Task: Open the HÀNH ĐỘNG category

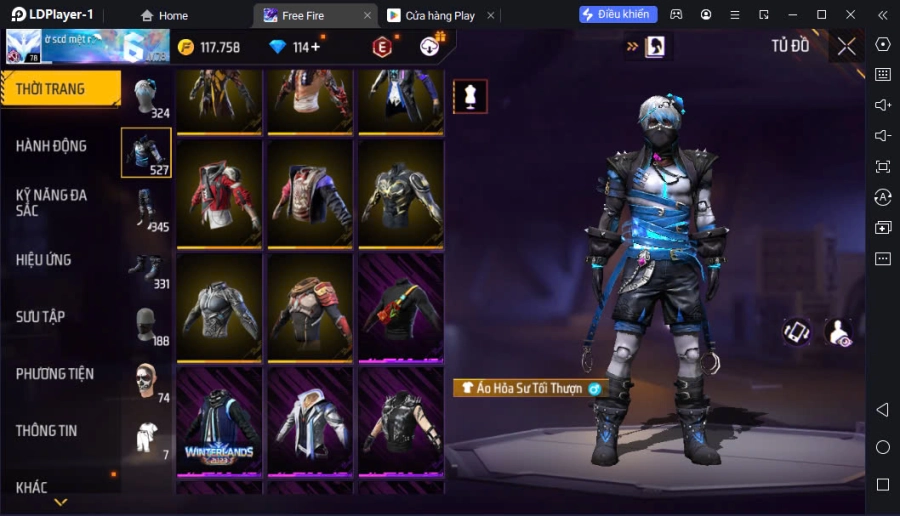Action: pos(52,146)
